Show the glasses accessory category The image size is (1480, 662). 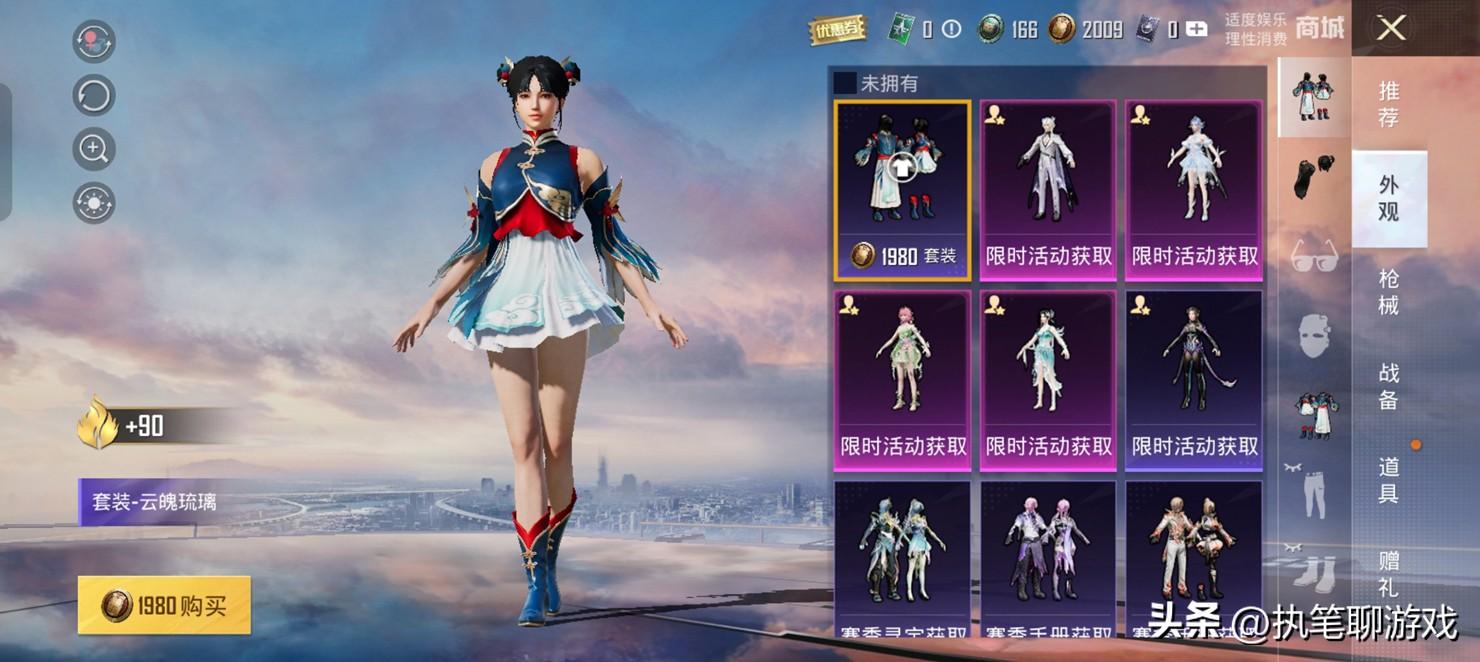click(1314, 256)
